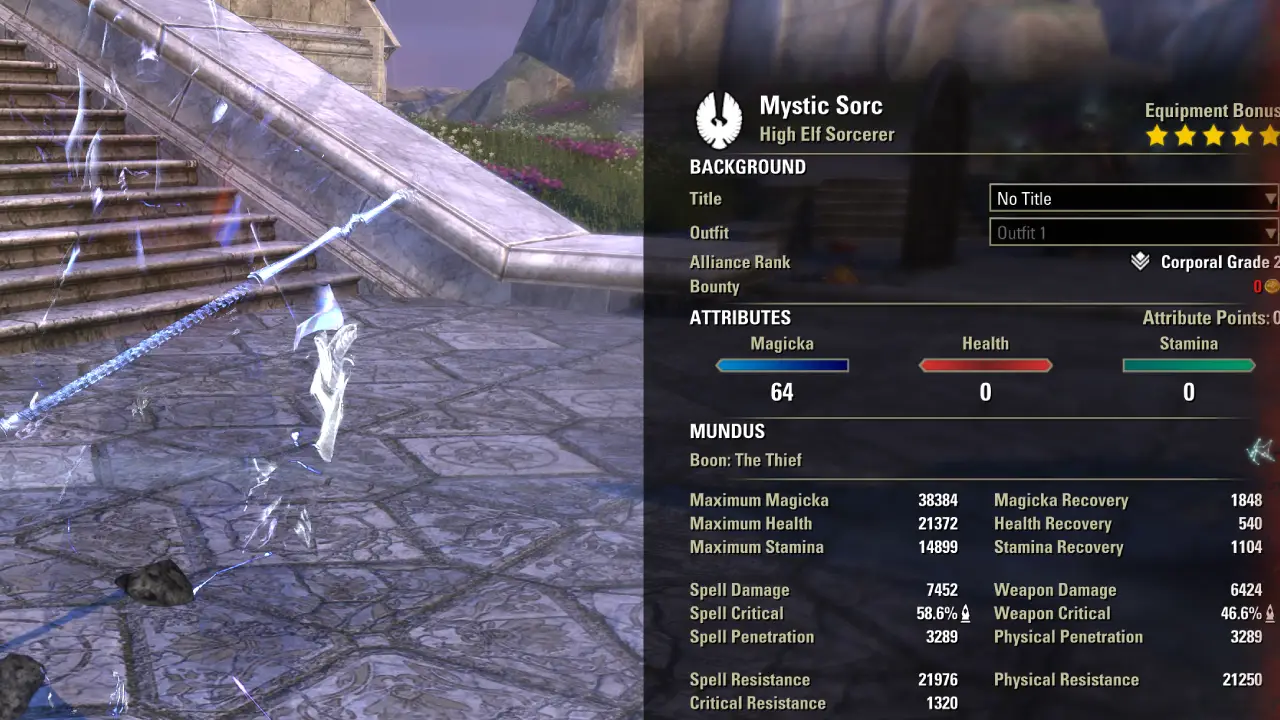Viewport: 1280px width, 720px height.
Task: Open the Title dropdown showing No Title
Action: tap(1133, 198)
